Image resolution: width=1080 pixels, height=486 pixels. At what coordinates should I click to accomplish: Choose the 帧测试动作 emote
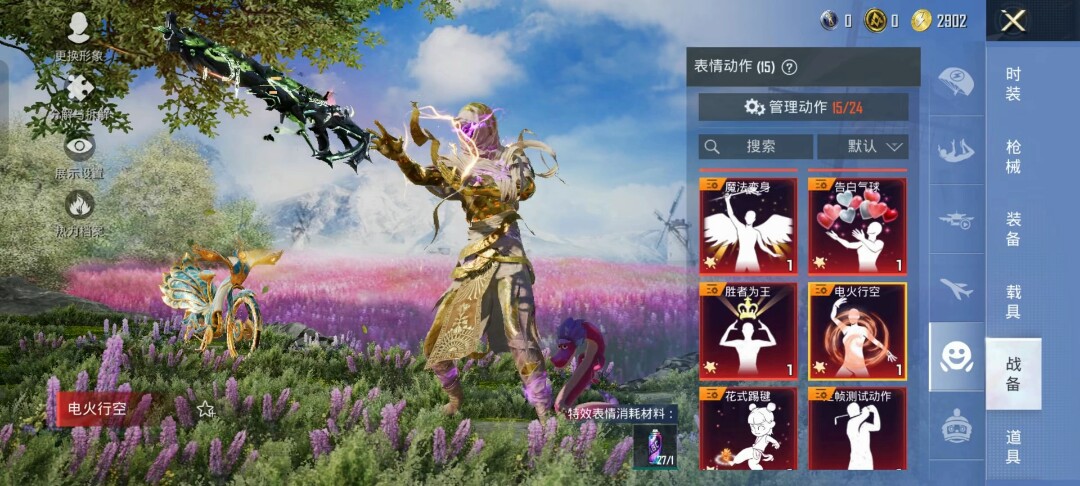857,430
